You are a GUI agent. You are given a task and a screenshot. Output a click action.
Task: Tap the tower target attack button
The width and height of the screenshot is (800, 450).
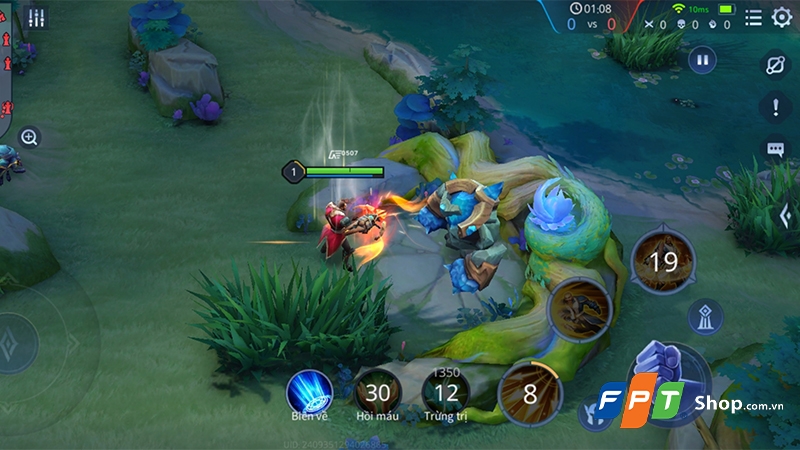click(706, 316)
